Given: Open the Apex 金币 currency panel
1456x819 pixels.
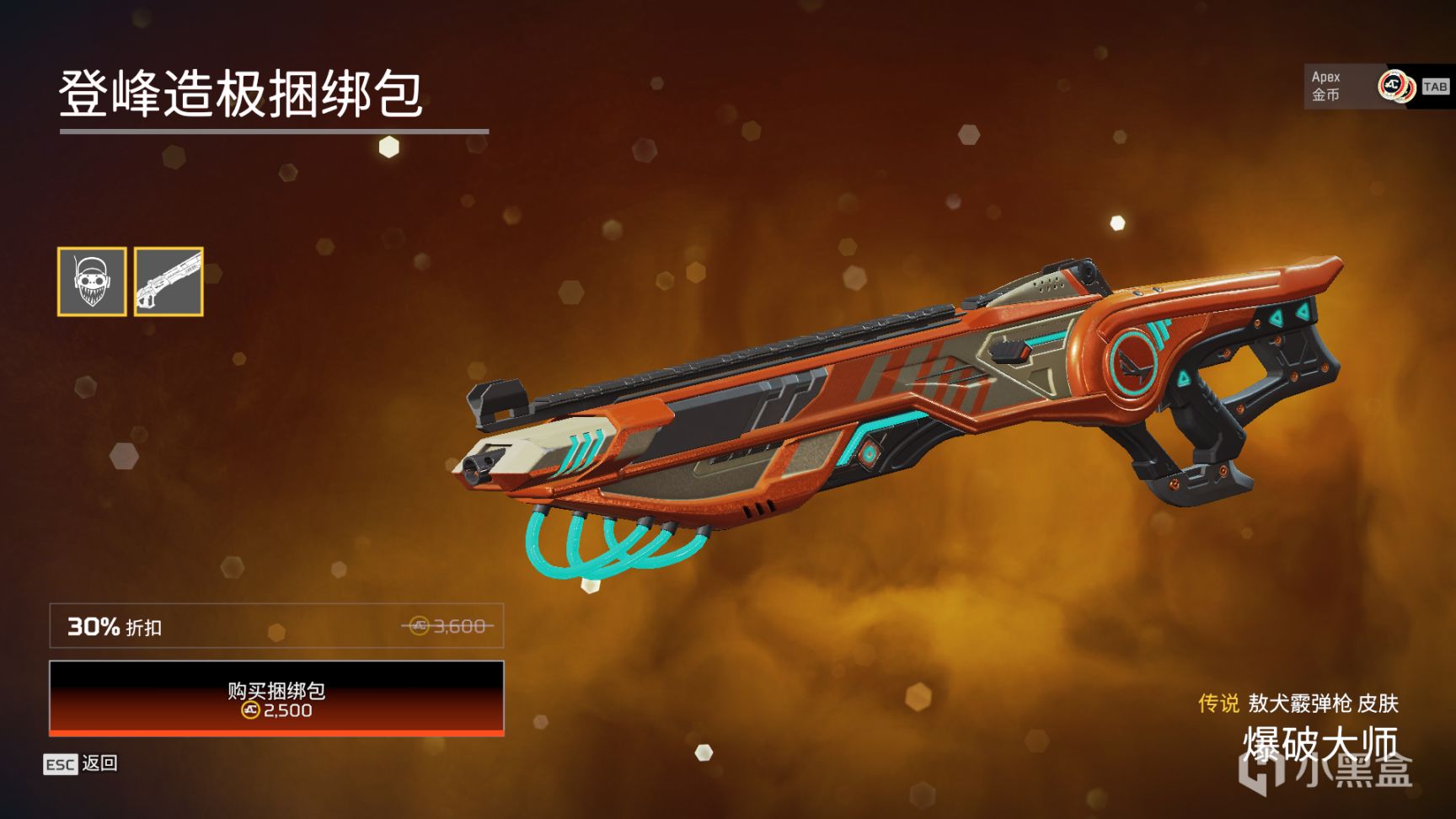Looking at the screenshot, I should (x=1325, y=84).
